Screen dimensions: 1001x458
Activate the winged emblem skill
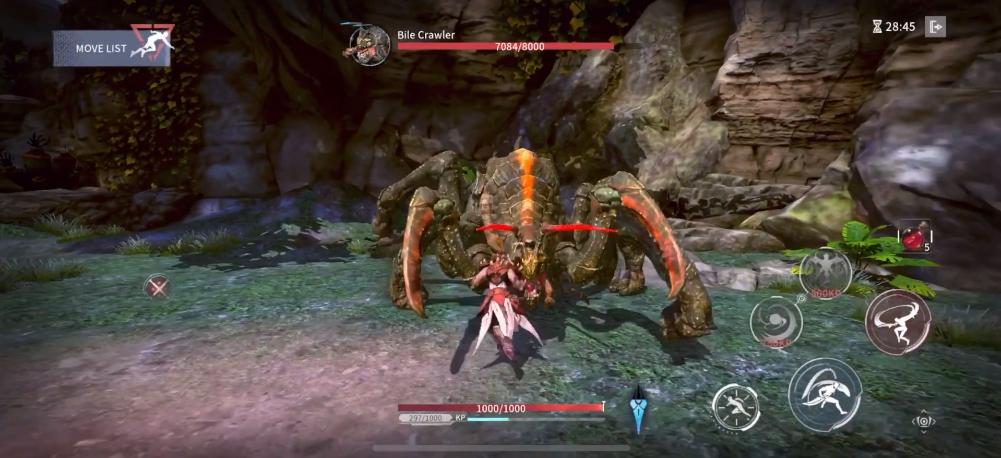pos(826,272)
